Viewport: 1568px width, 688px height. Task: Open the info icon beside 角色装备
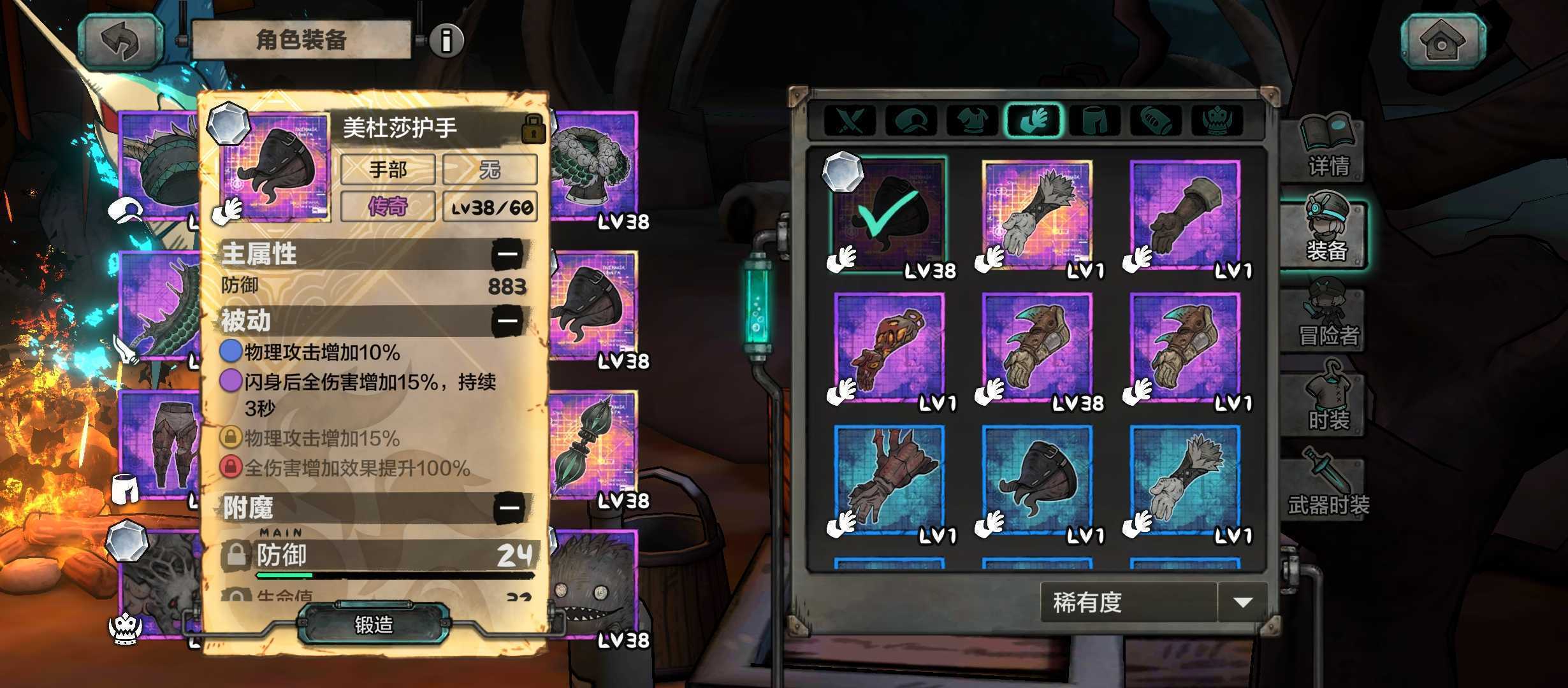click(447, 40)
